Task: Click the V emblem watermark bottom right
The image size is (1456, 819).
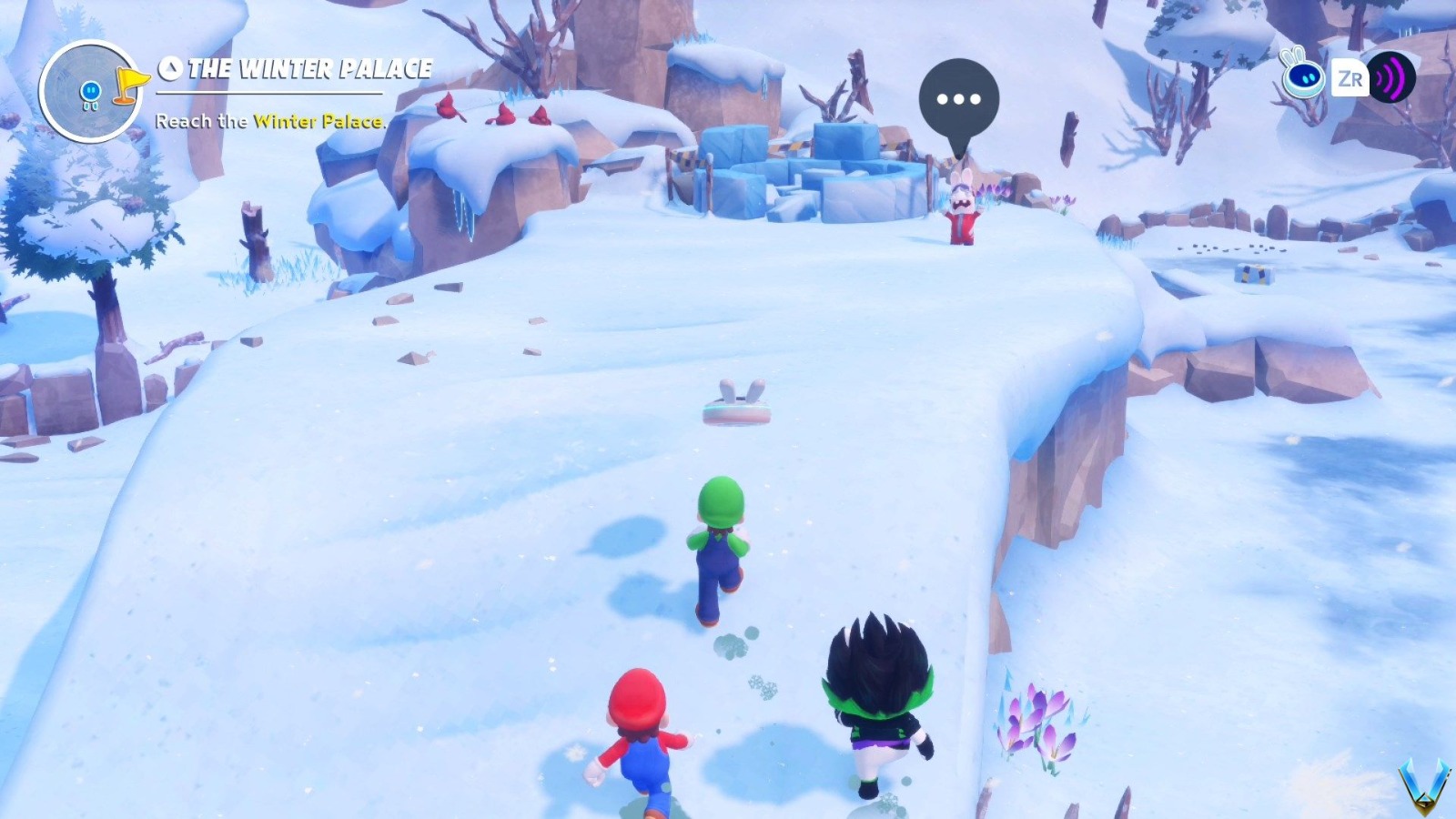Action: [x=1424, y=784]
